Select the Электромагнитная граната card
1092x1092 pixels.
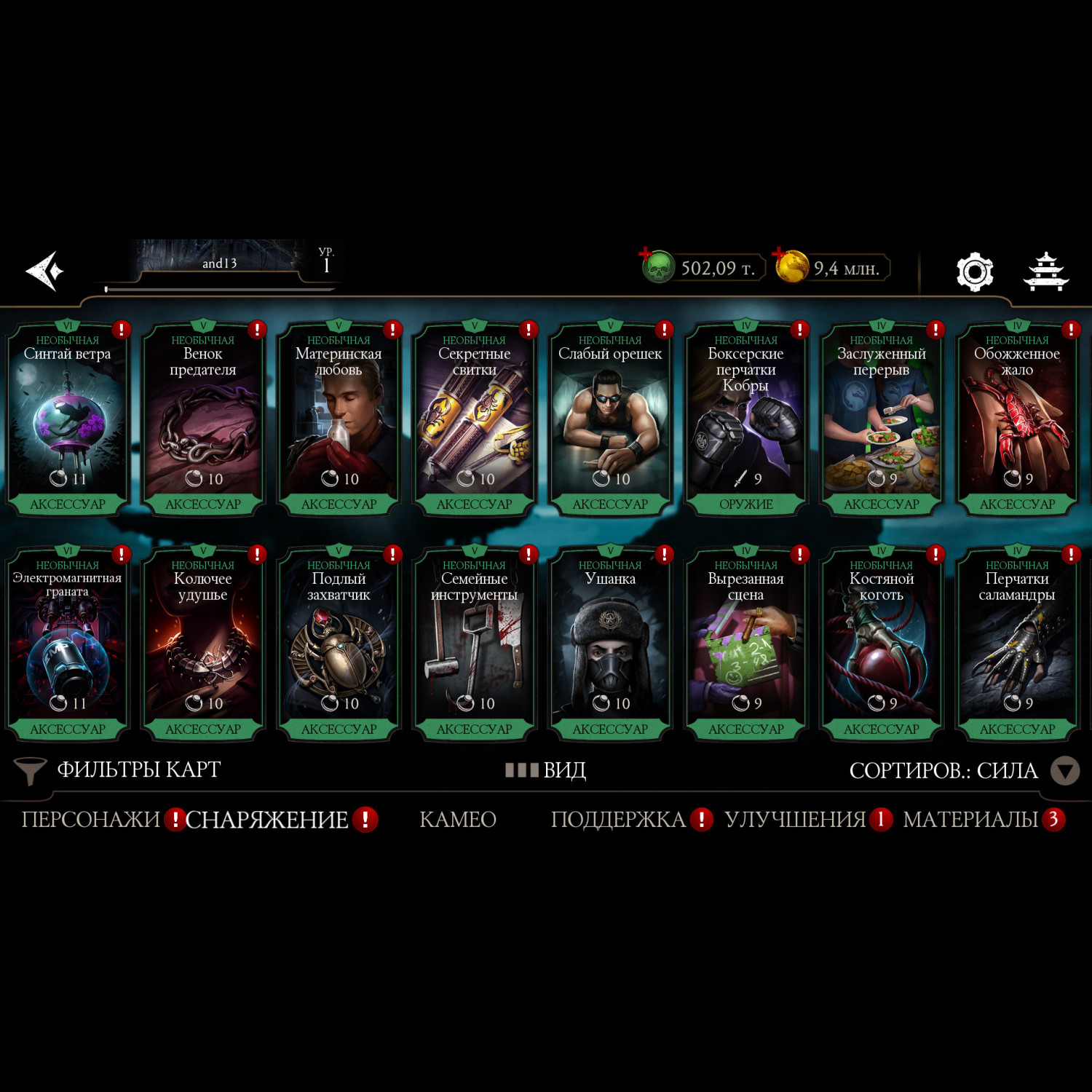[x=68, y=644]
